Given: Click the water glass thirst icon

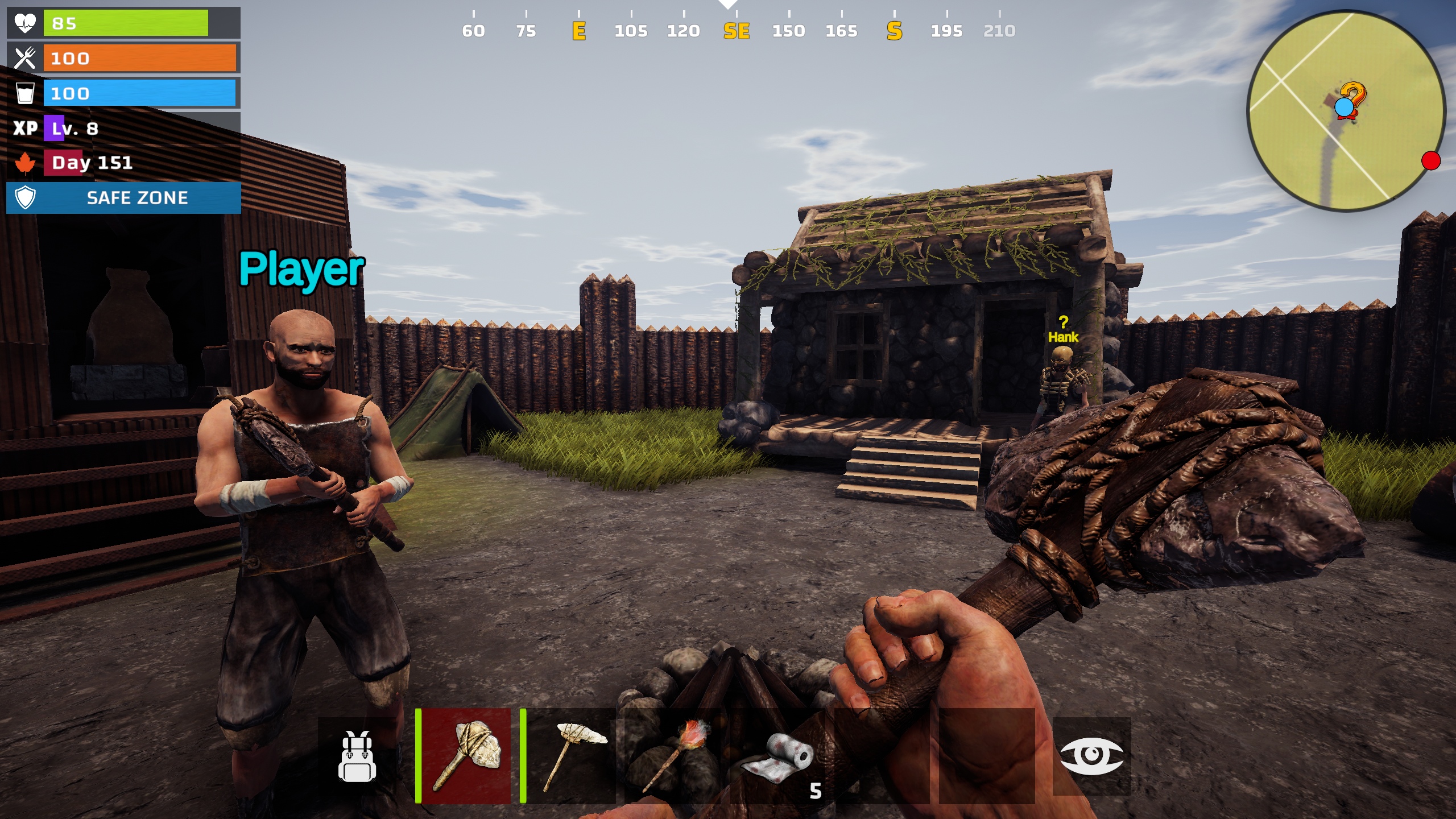Looking at the screenshot, I should click(x=25, y=93).
